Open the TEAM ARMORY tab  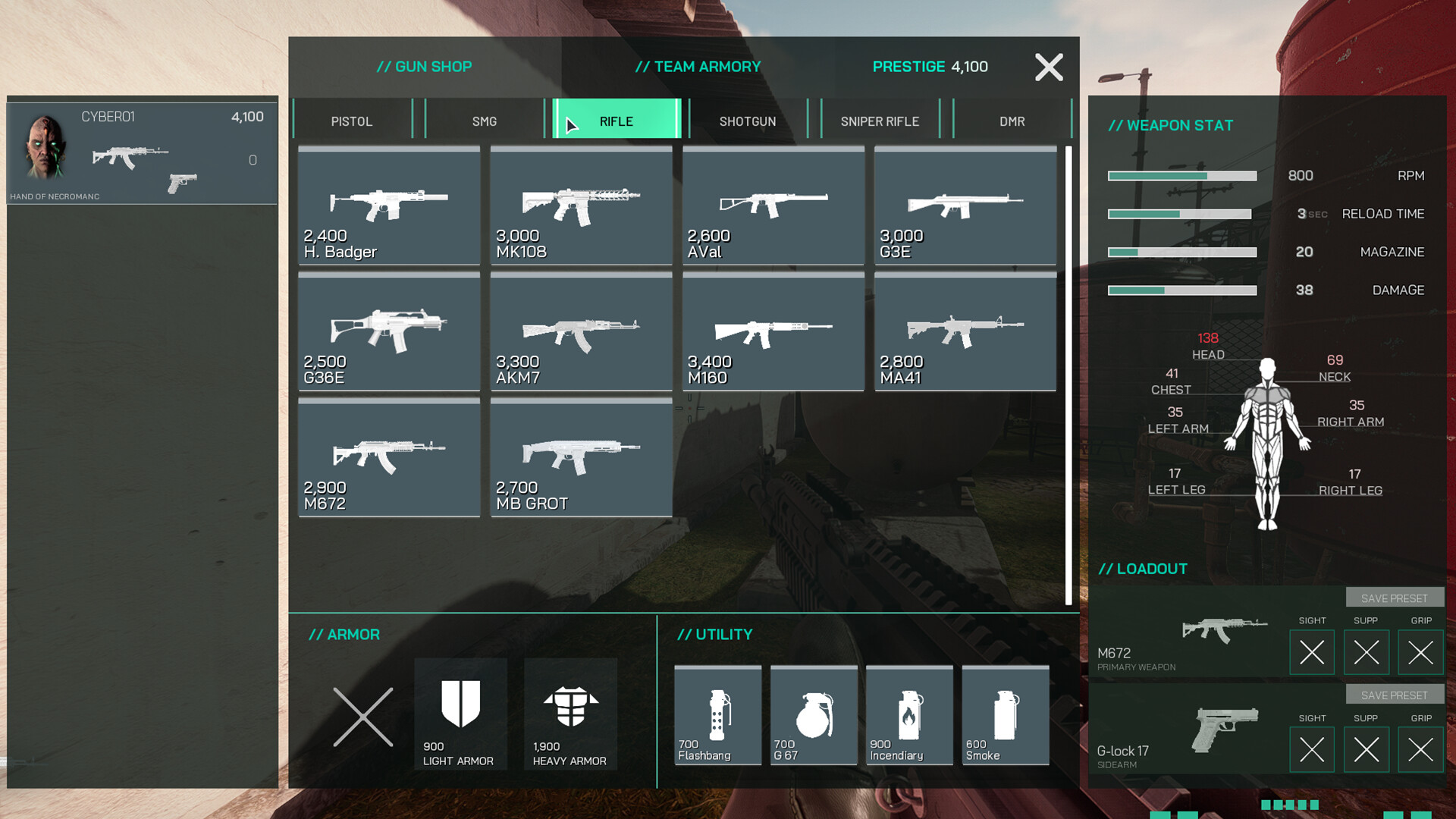698,66
